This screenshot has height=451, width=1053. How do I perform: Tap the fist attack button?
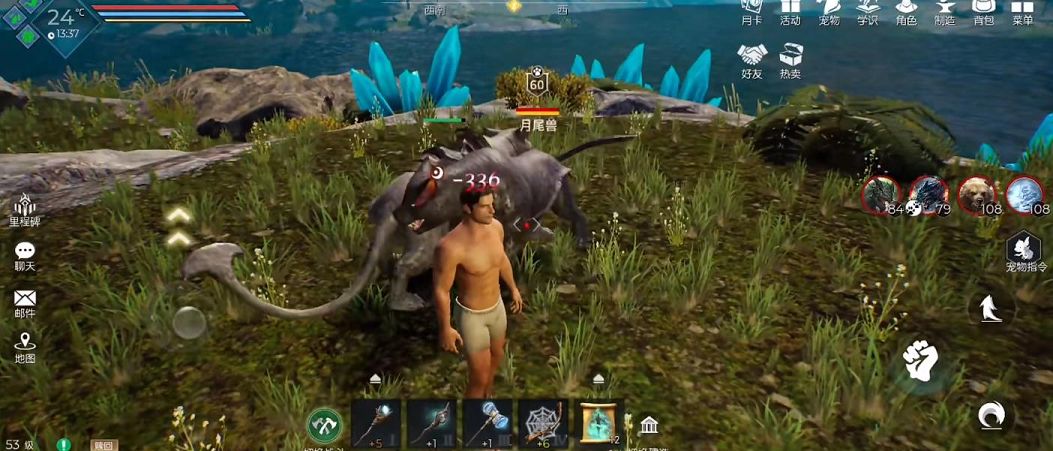click(919, 360)
